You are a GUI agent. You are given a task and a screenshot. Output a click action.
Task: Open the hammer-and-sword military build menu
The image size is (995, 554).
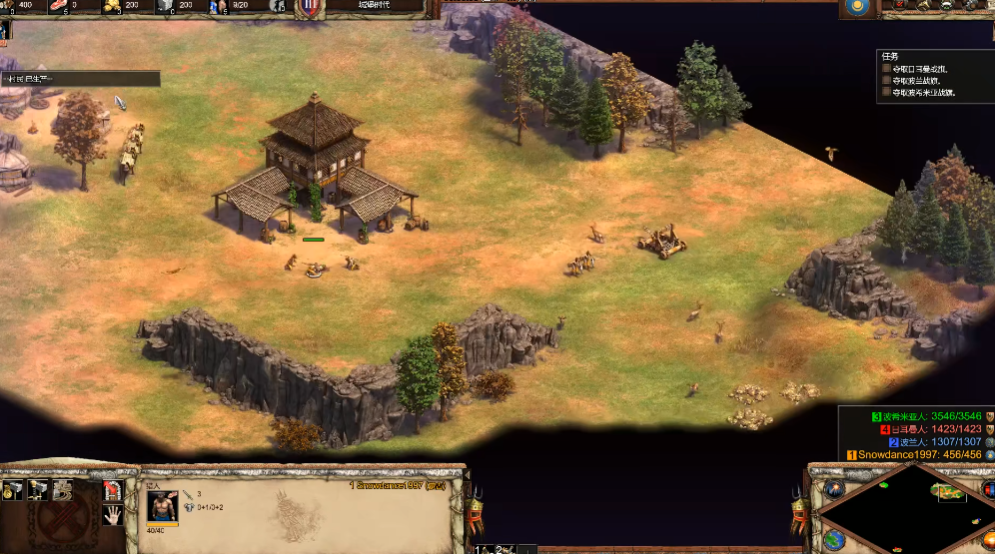pos(38,490)
